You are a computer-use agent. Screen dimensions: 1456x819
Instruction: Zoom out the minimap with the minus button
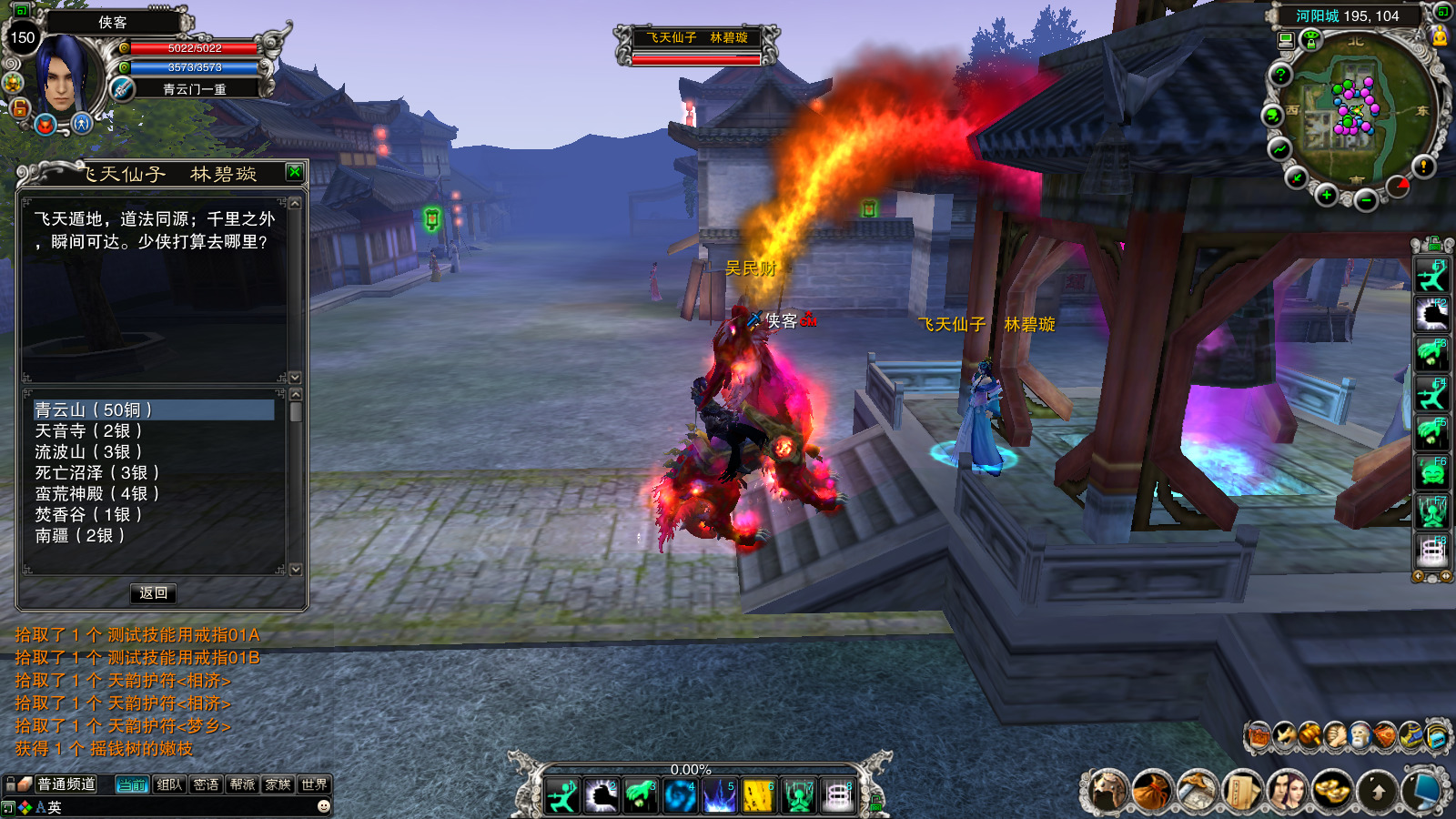[1365, 200]
